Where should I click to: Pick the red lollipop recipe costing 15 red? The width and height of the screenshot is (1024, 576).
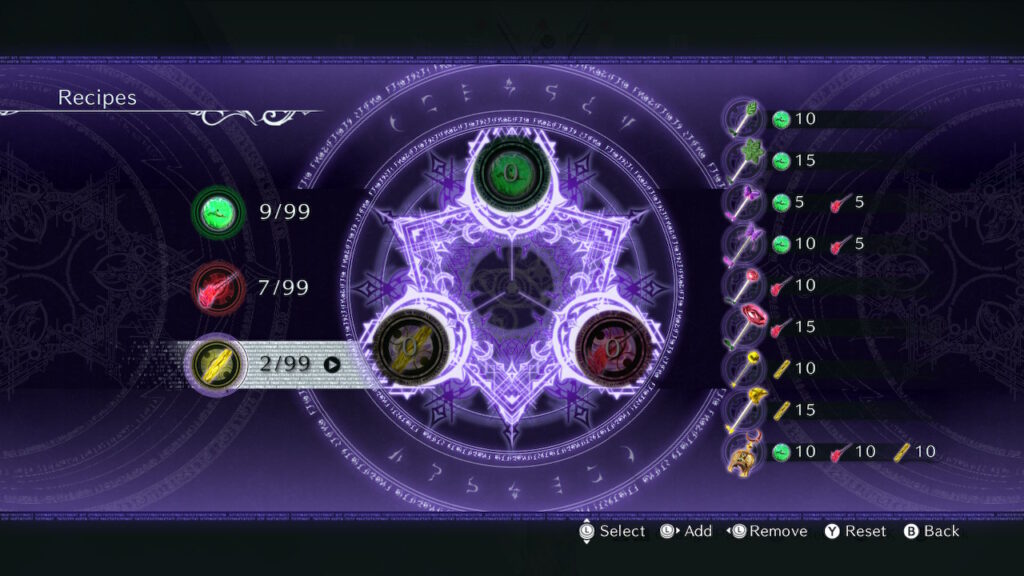pyautogui.click(x=744, y=326)
